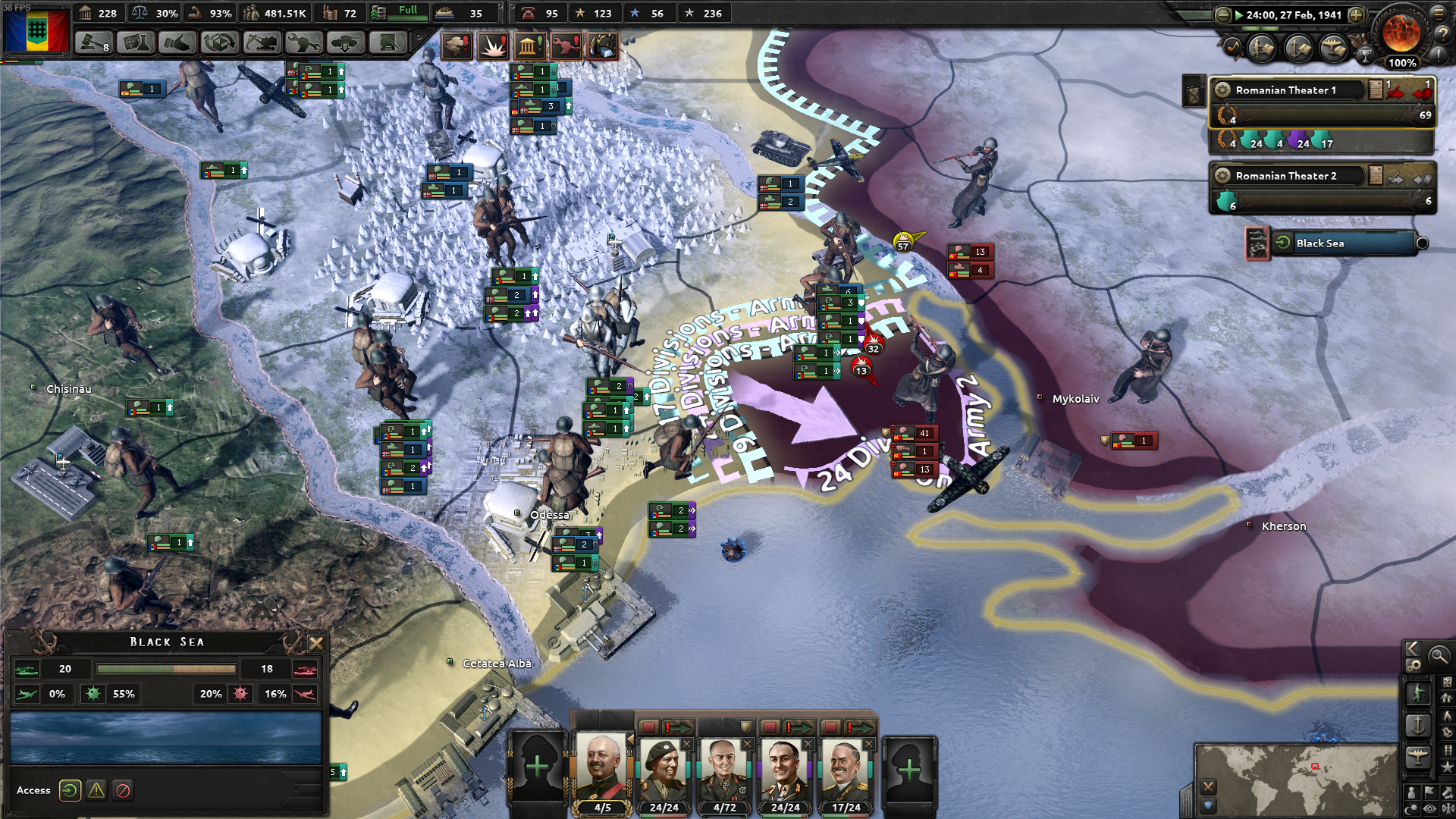Select the field marshal portrait with 4/5
Viewport: 1456px width, 819px height.
point(602,770)
